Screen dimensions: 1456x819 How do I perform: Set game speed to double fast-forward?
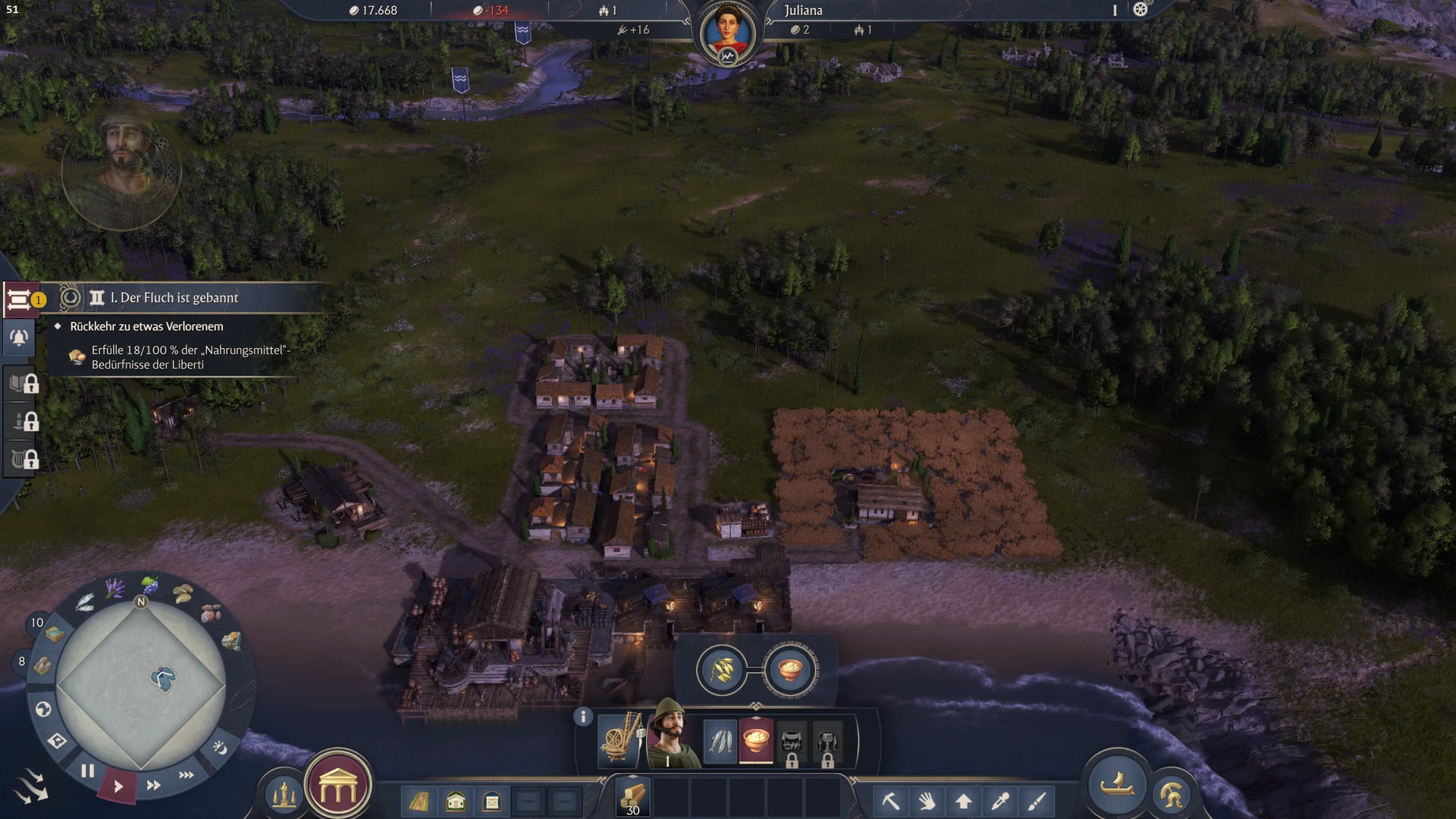point(153,785)
